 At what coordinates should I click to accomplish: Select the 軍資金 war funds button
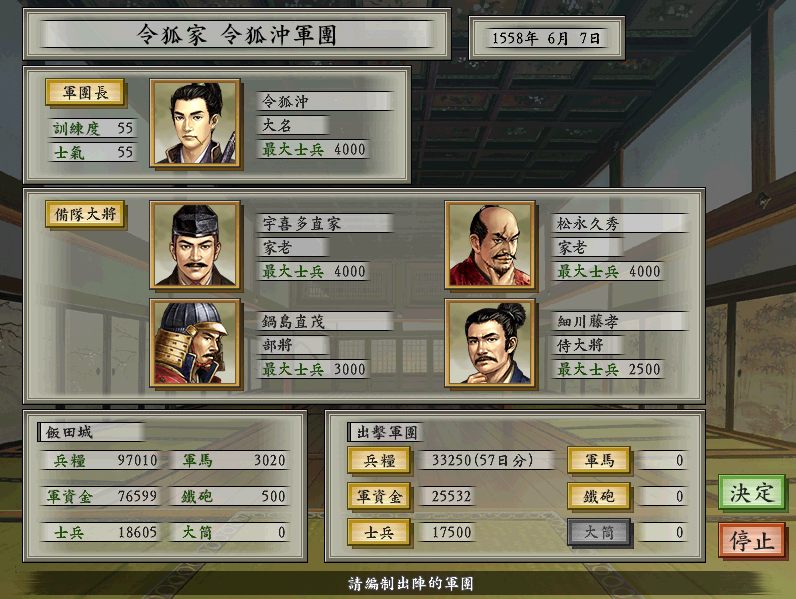(x=379, y=496)
